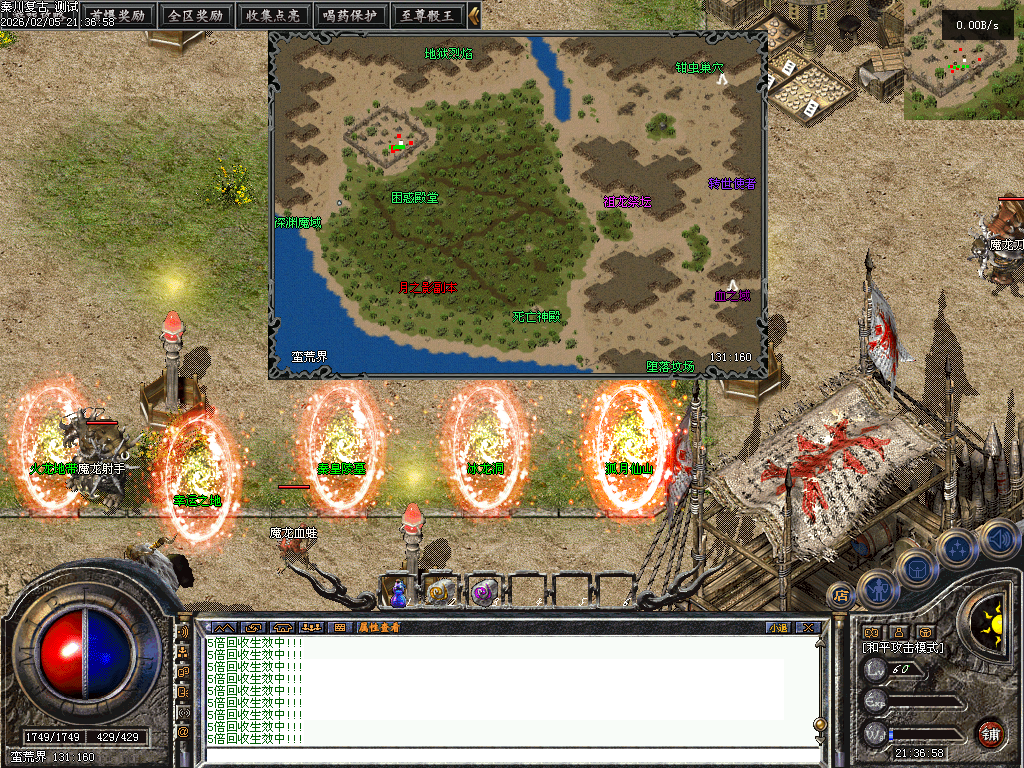This screenshot has height=768, width=1024.
Task: Open the 全区奖励 panel
Action: (x=196, y=15)
